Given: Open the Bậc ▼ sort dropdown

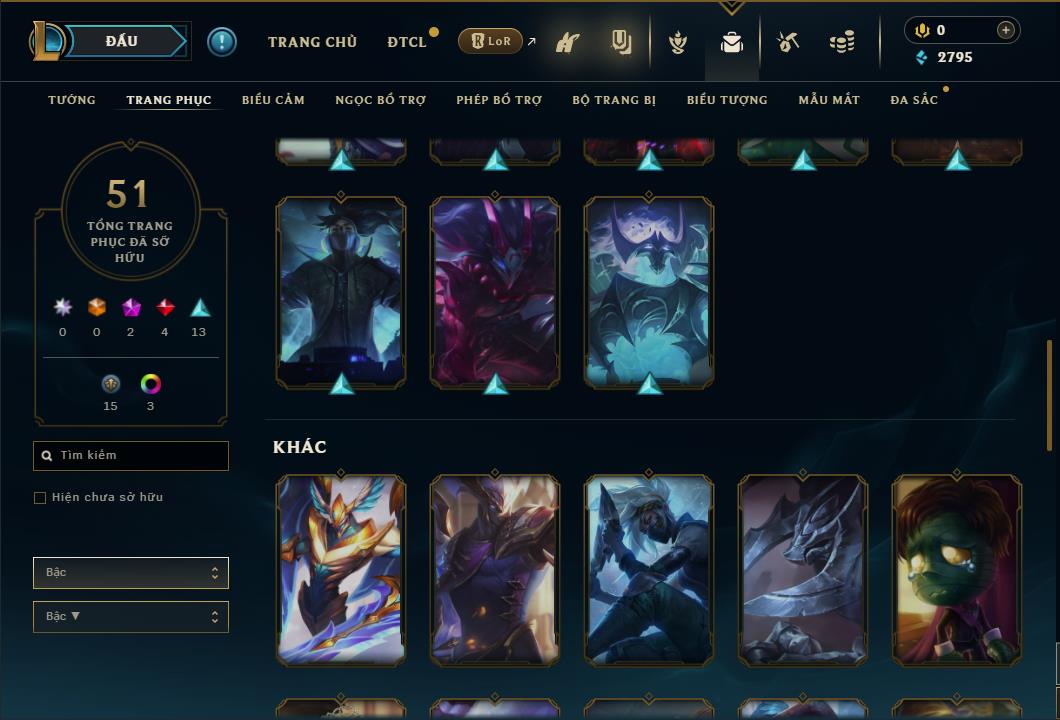Looking at the screenshot, I should click(x=131, y=617).
